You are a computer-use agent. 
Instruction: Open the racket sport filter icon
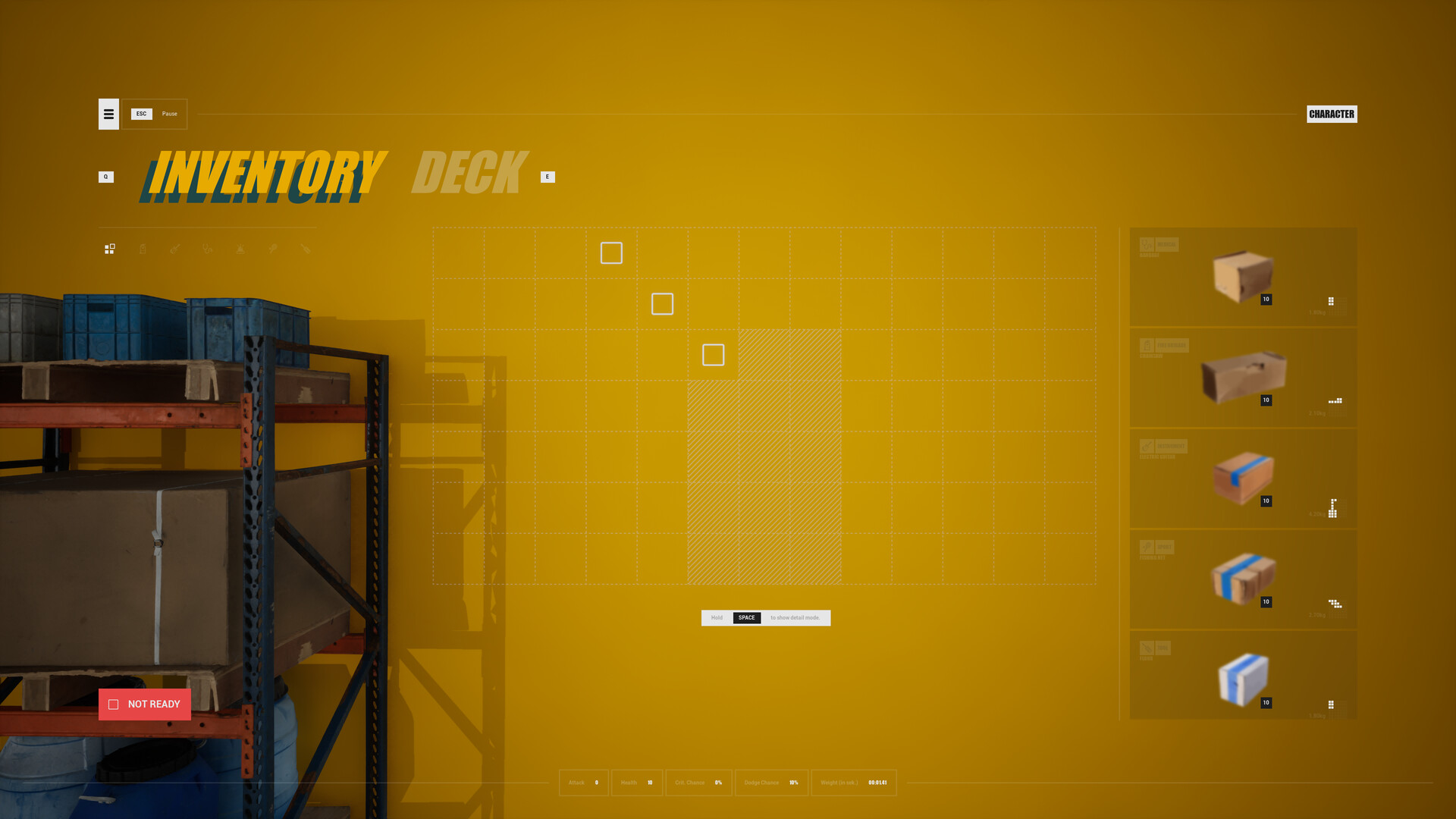coord(273,249)
